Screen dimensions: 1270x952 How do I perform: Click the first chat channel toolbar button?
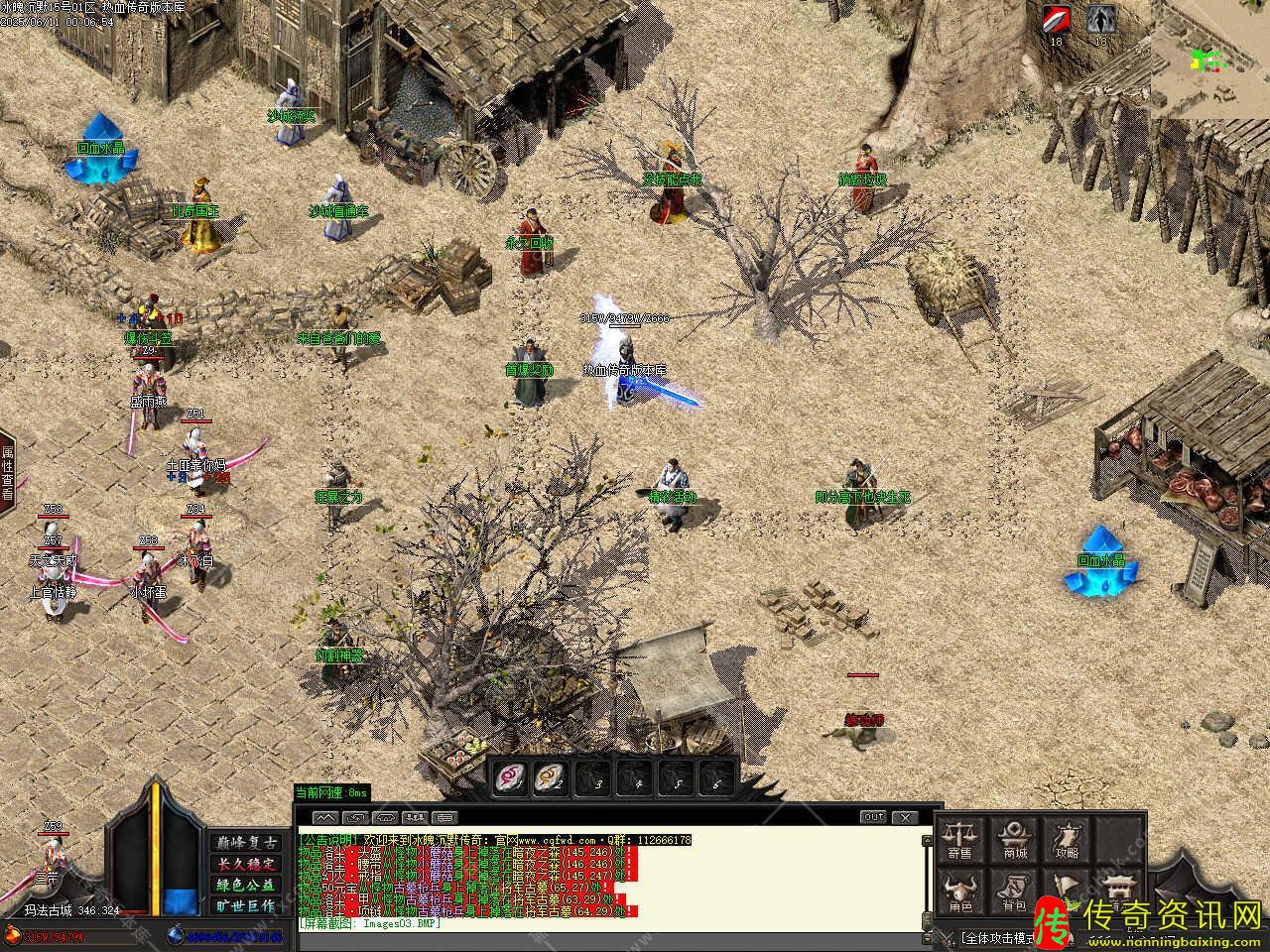tap(325, 817)
